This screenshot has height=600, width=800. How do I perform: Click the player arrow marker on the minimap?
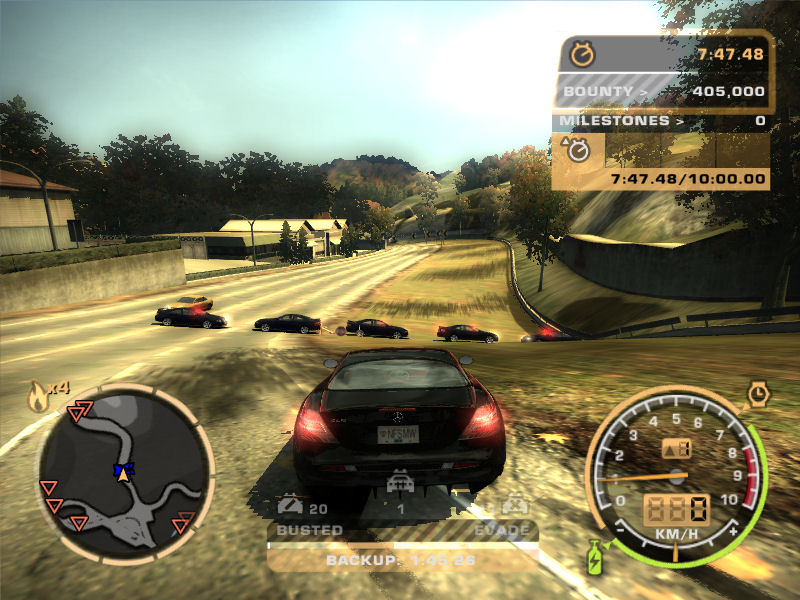pyautogui.click(x=123, y=472)
